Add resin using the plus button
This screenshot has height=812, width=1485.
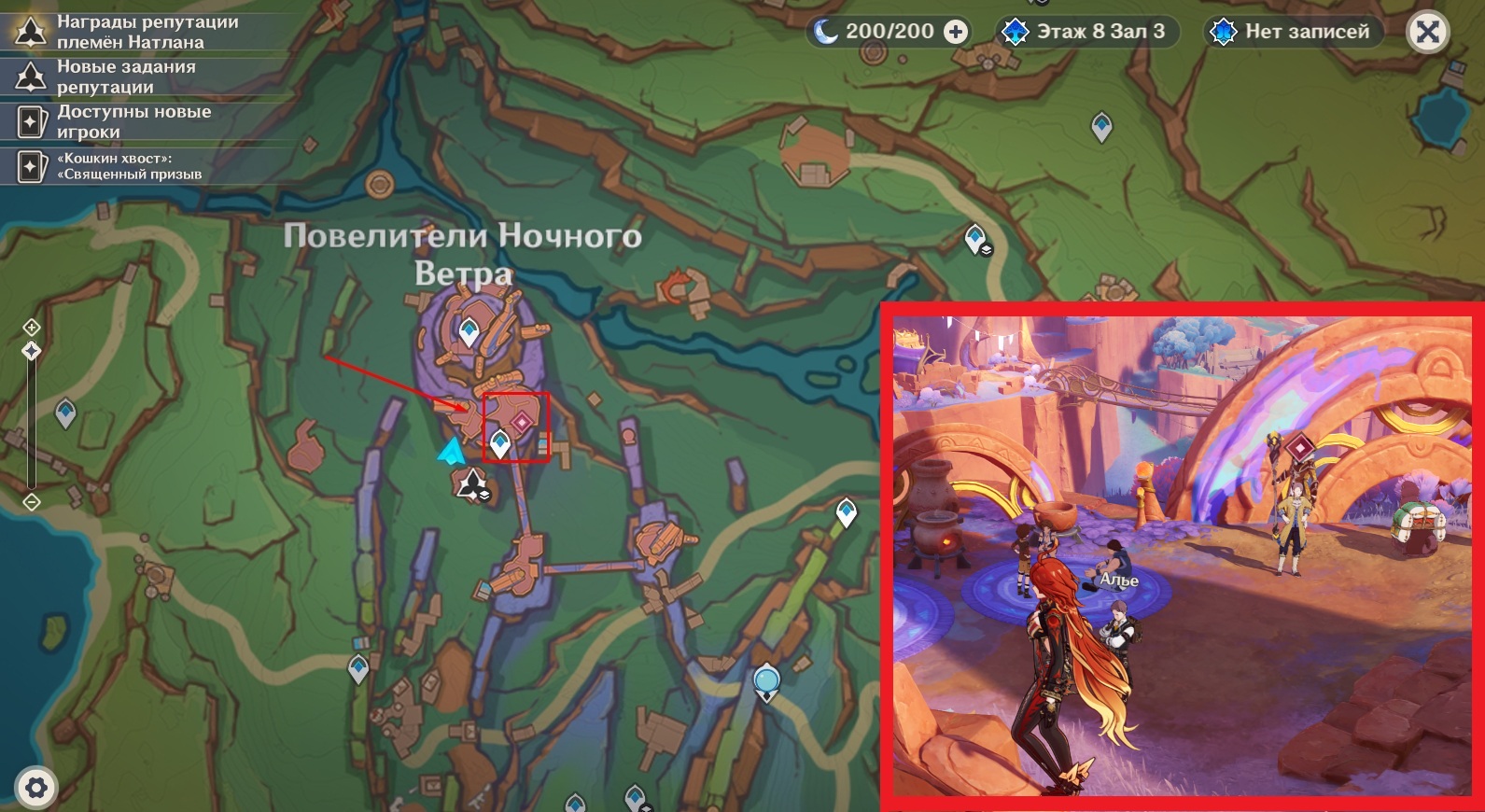coord(956,32)
